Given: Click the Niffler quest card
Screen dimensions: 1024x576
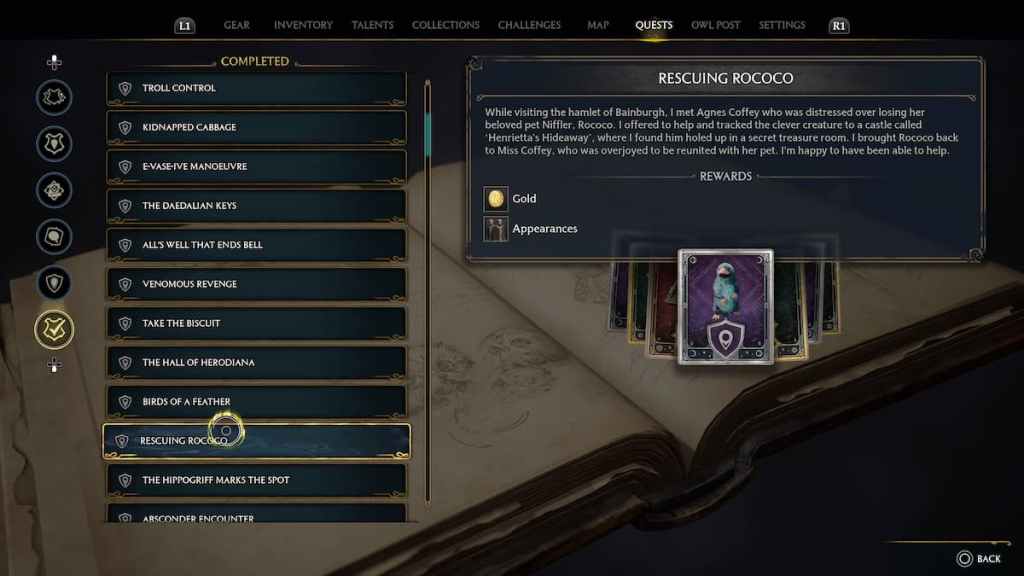Looking at the screenshot, I should point(725,306).
